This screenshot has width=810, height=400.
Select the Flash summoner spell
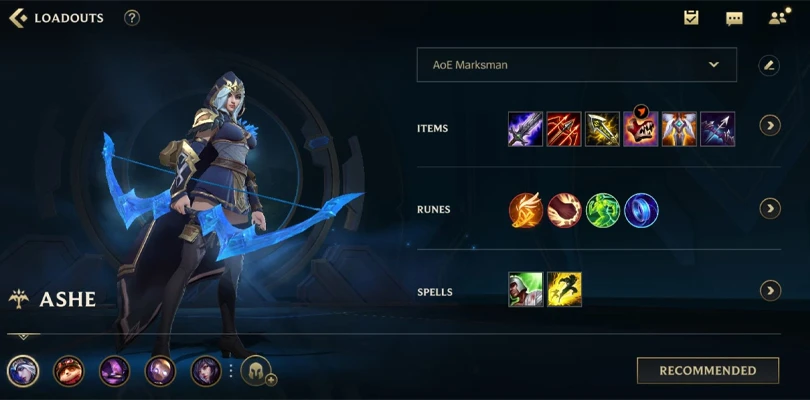coord(564,290)
